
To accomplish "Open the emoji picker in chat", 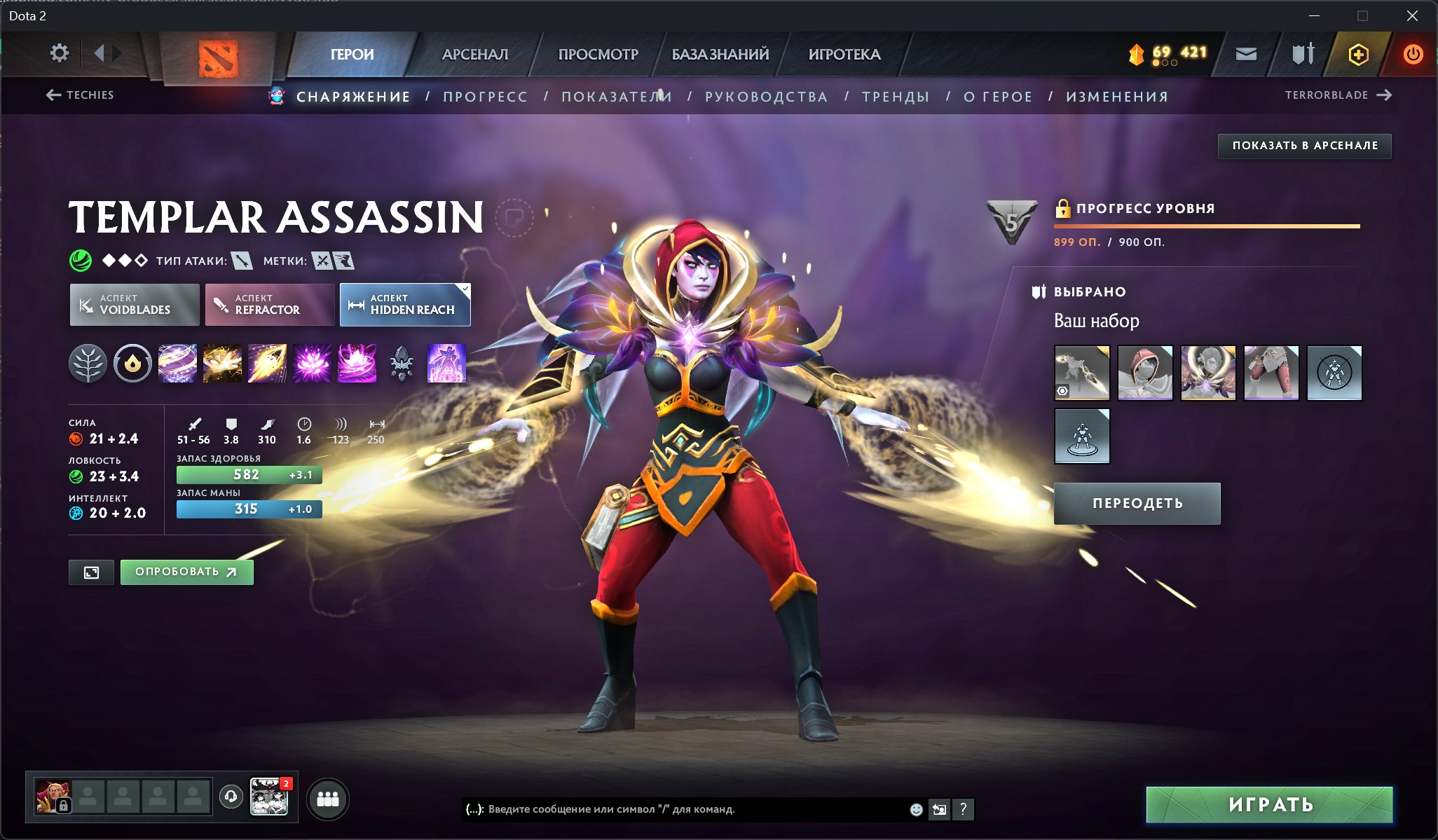I will tap(915, 810).
